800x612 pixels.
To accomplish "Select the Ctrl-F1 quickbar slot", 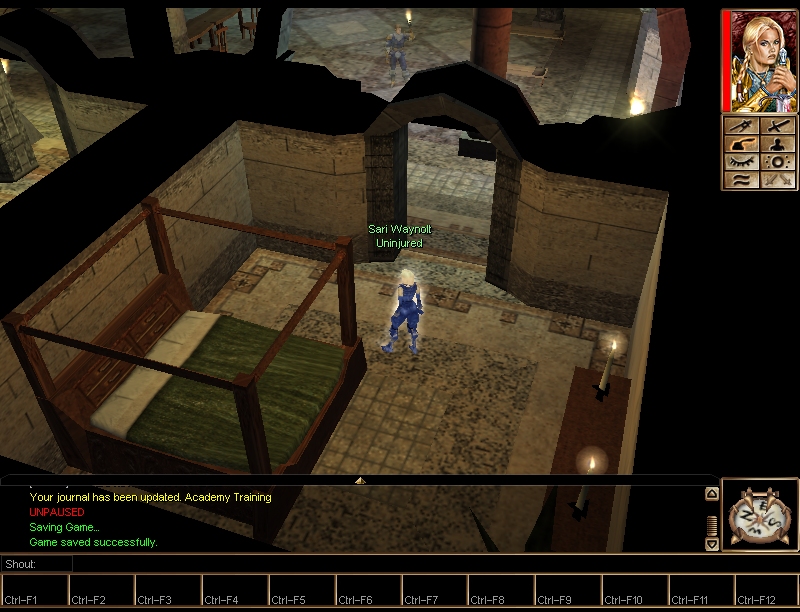I will click(x=34, y=590).
